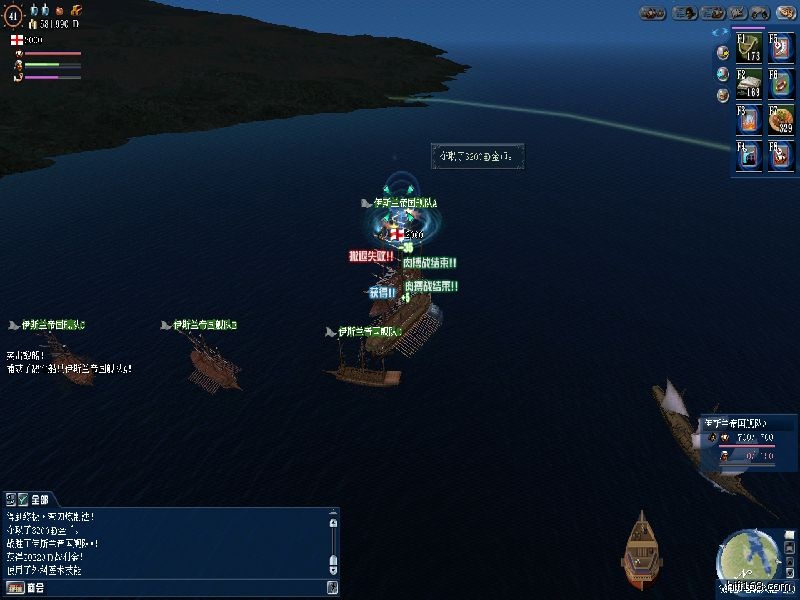This screenshot has width=800, height=600.
Task: Select the '全部' chat tab
Action: tap(40, 498)
